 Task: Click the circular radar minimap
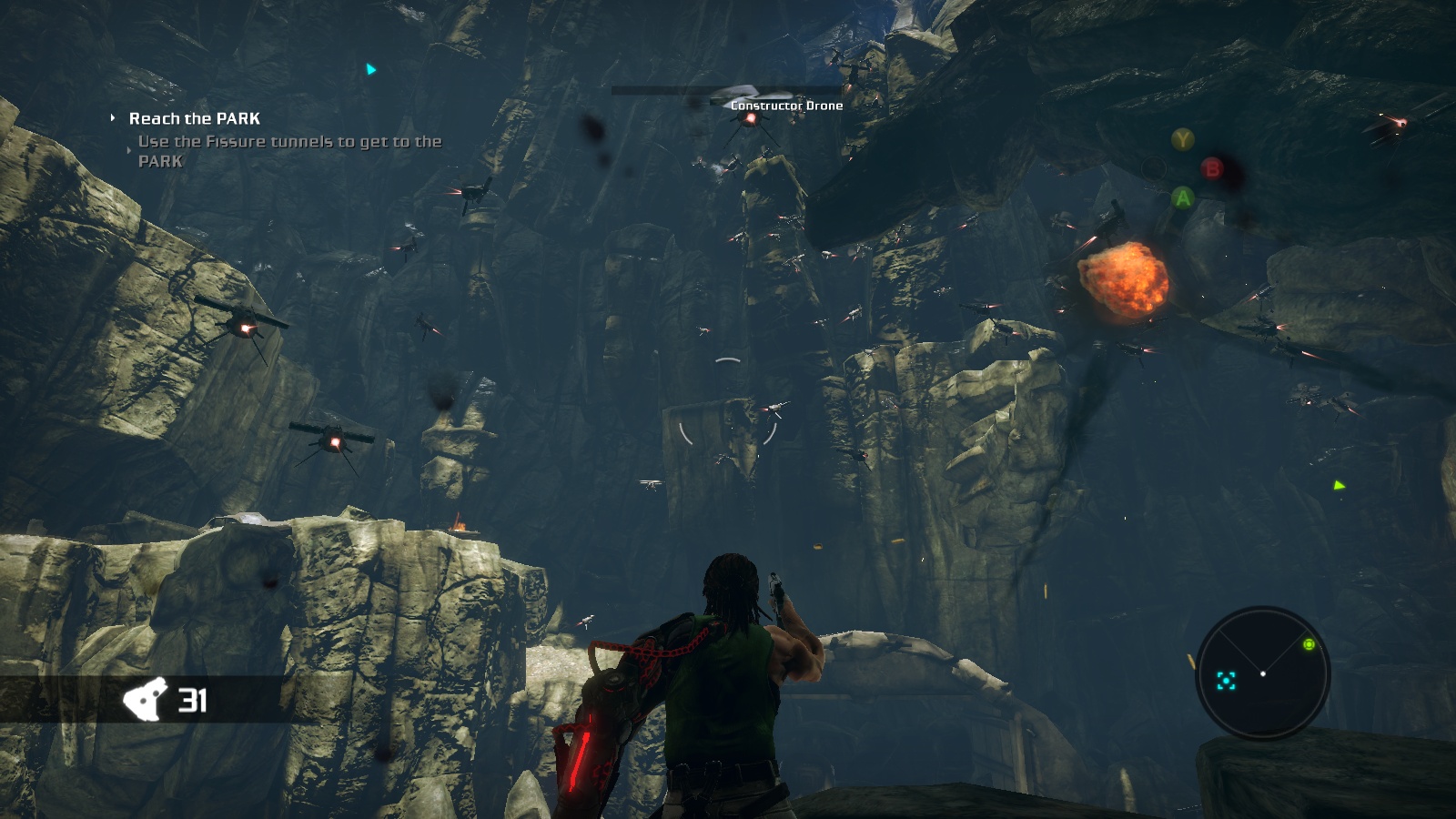pyautogui.click(x=1262, y=673)
